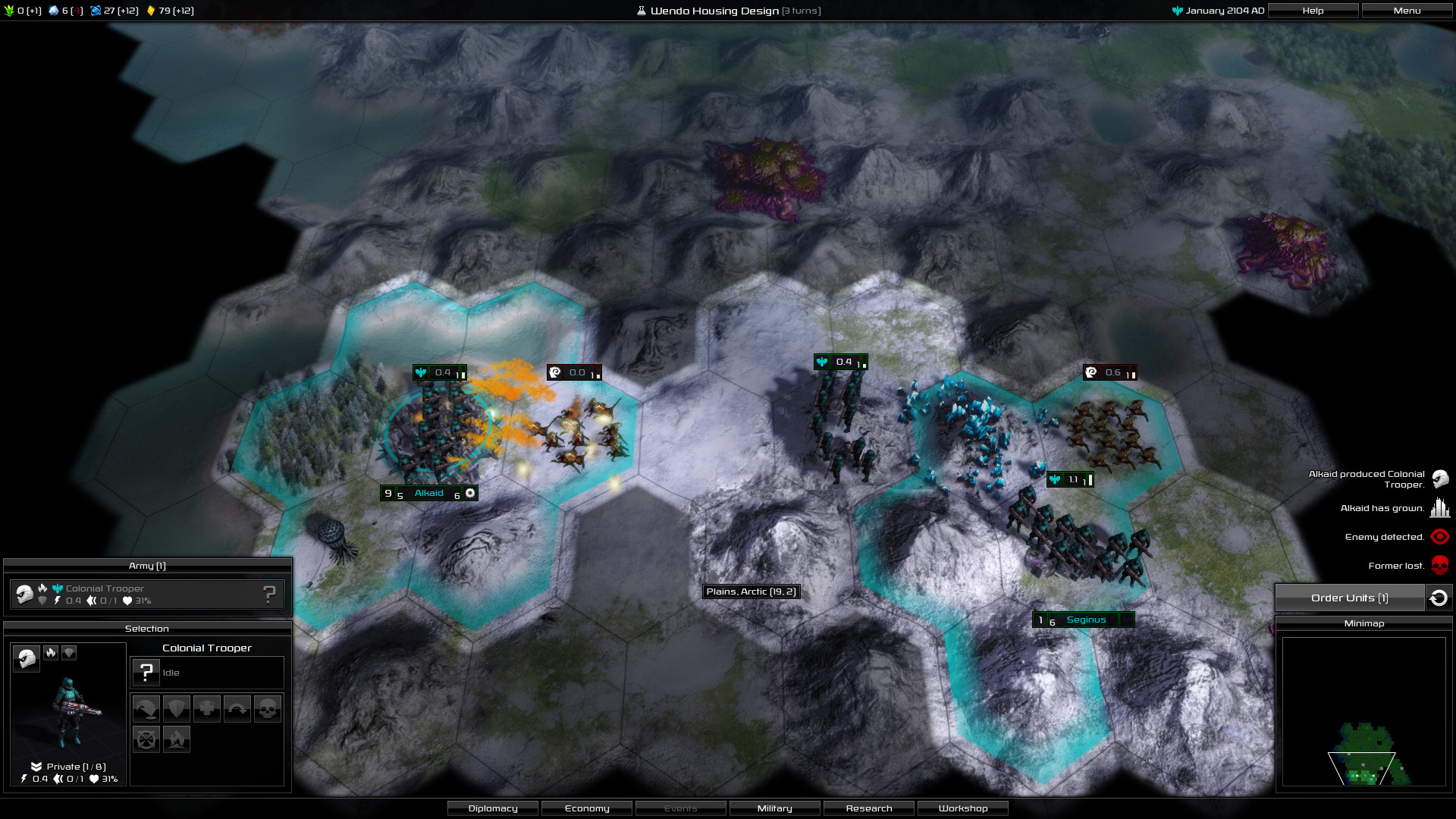
Task: Open the 'Former lost' skull notification
Action: (1439, 566)
